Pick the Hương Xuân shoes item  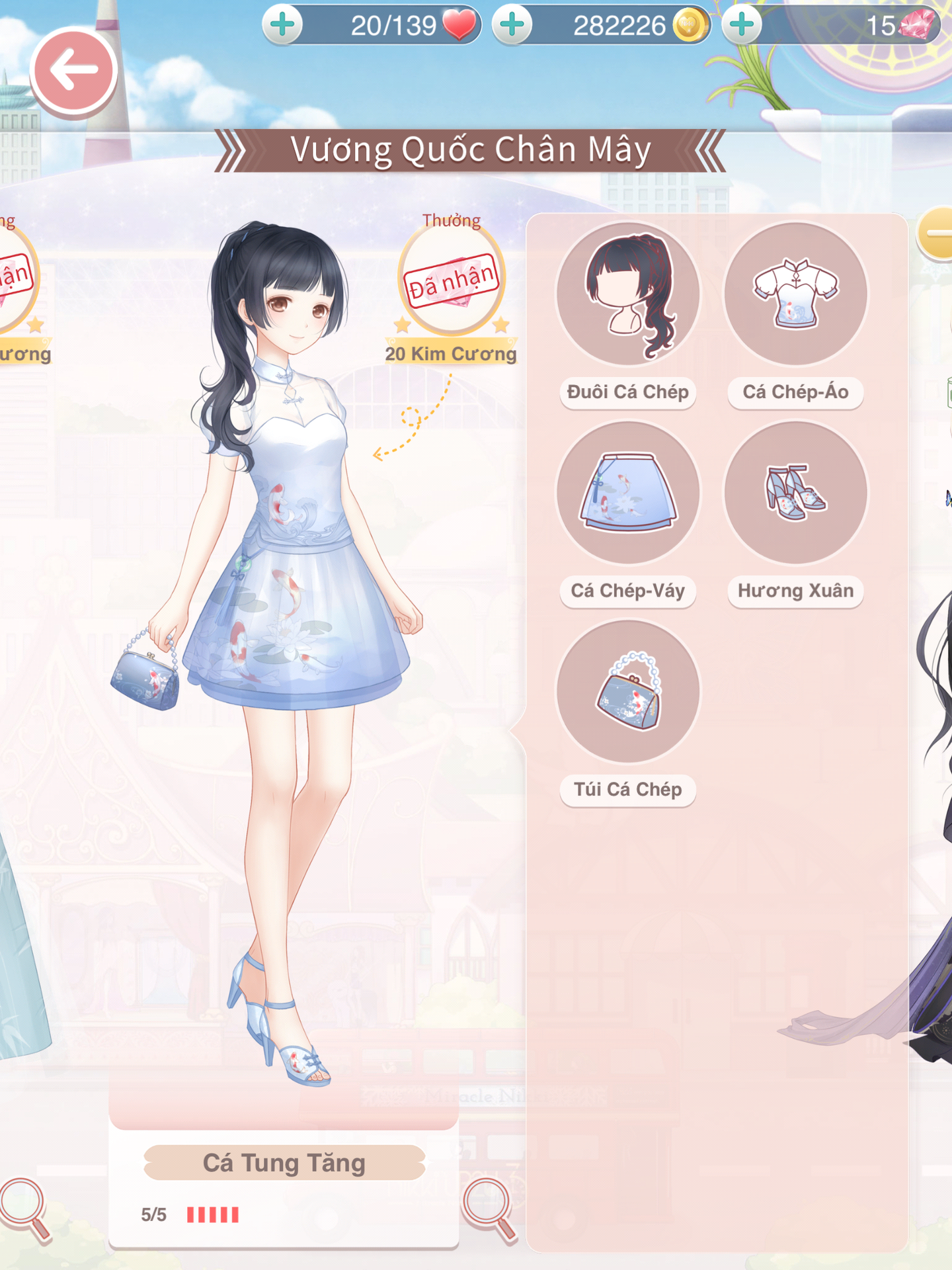pyautogui.click(x=795, y=493)
